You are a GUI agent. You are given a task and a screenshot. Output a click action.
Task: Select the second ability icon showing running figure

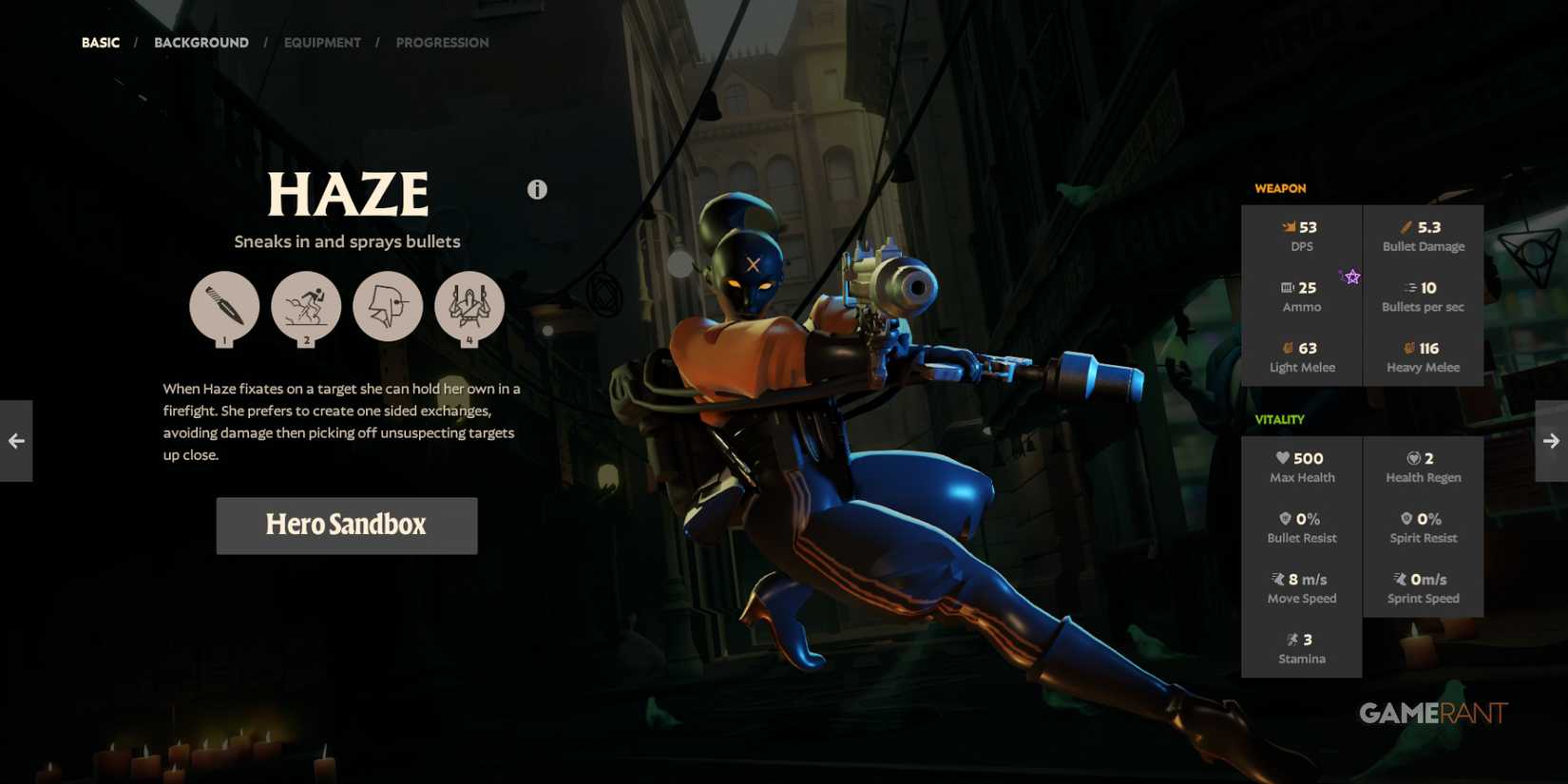(306, 306)
